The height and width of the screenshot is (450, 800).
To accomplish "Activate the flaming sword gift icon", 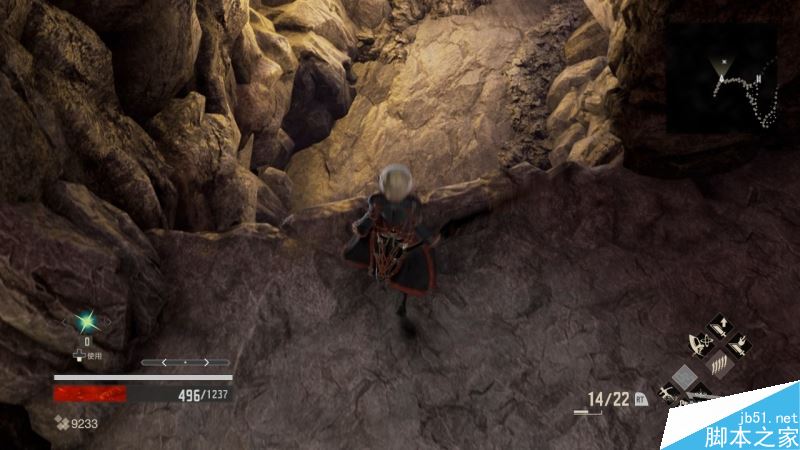I will (x=738, y=347).
